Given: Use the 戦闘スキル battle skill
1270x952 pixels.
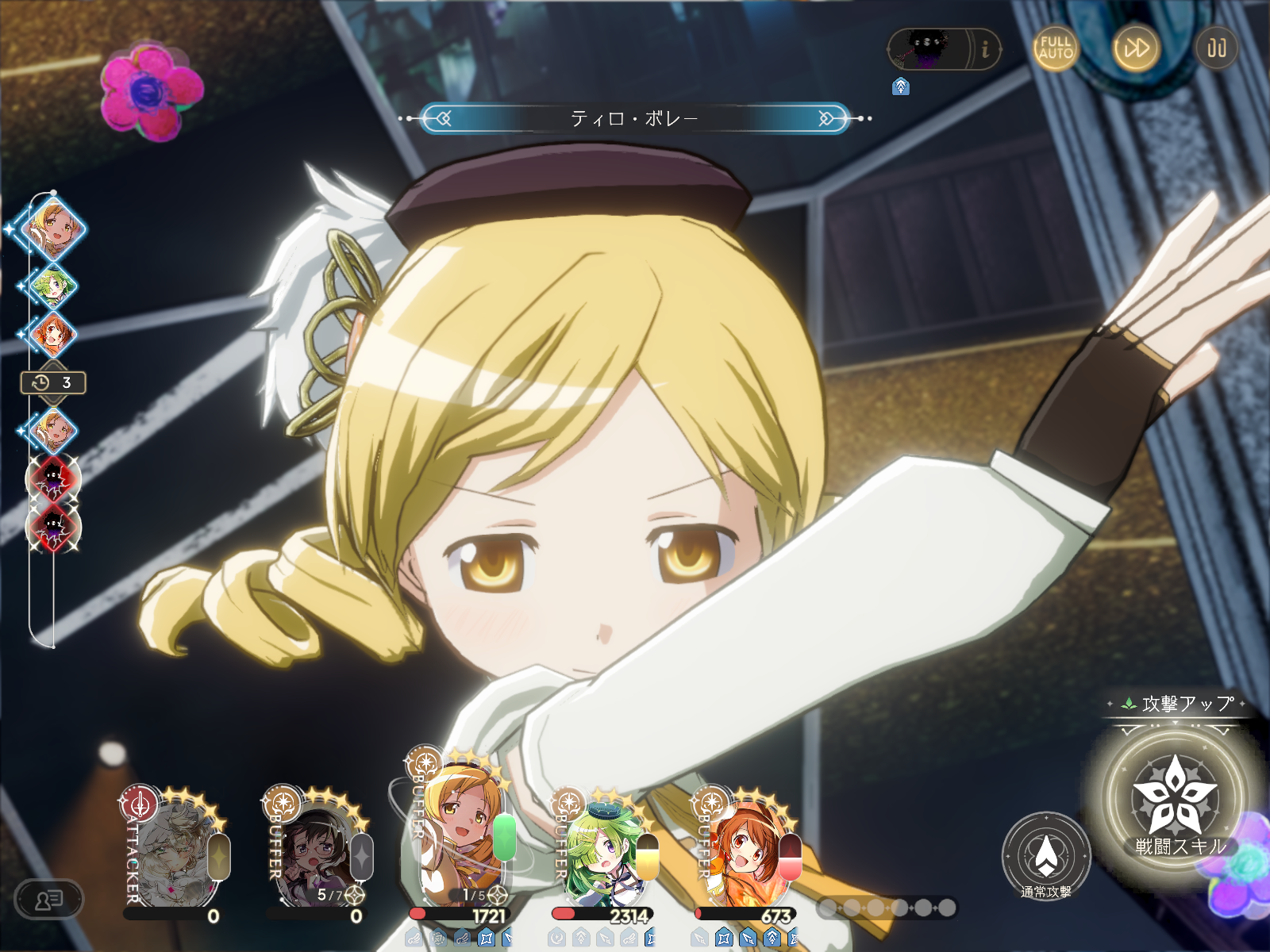Looking at the screenshot, I should (x=1175, y=801).
